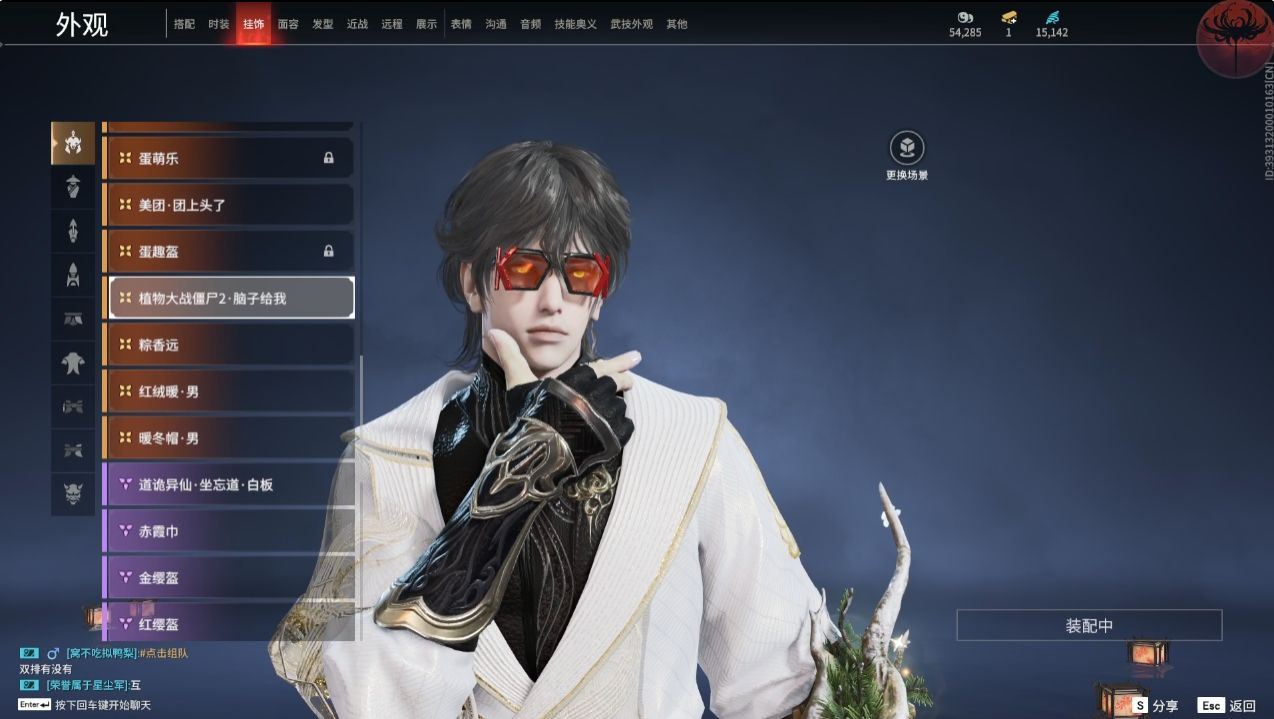Go to the 发型 tab
Screen dimensions: 1274x719
pyautogui.click(x=322, y=24)
